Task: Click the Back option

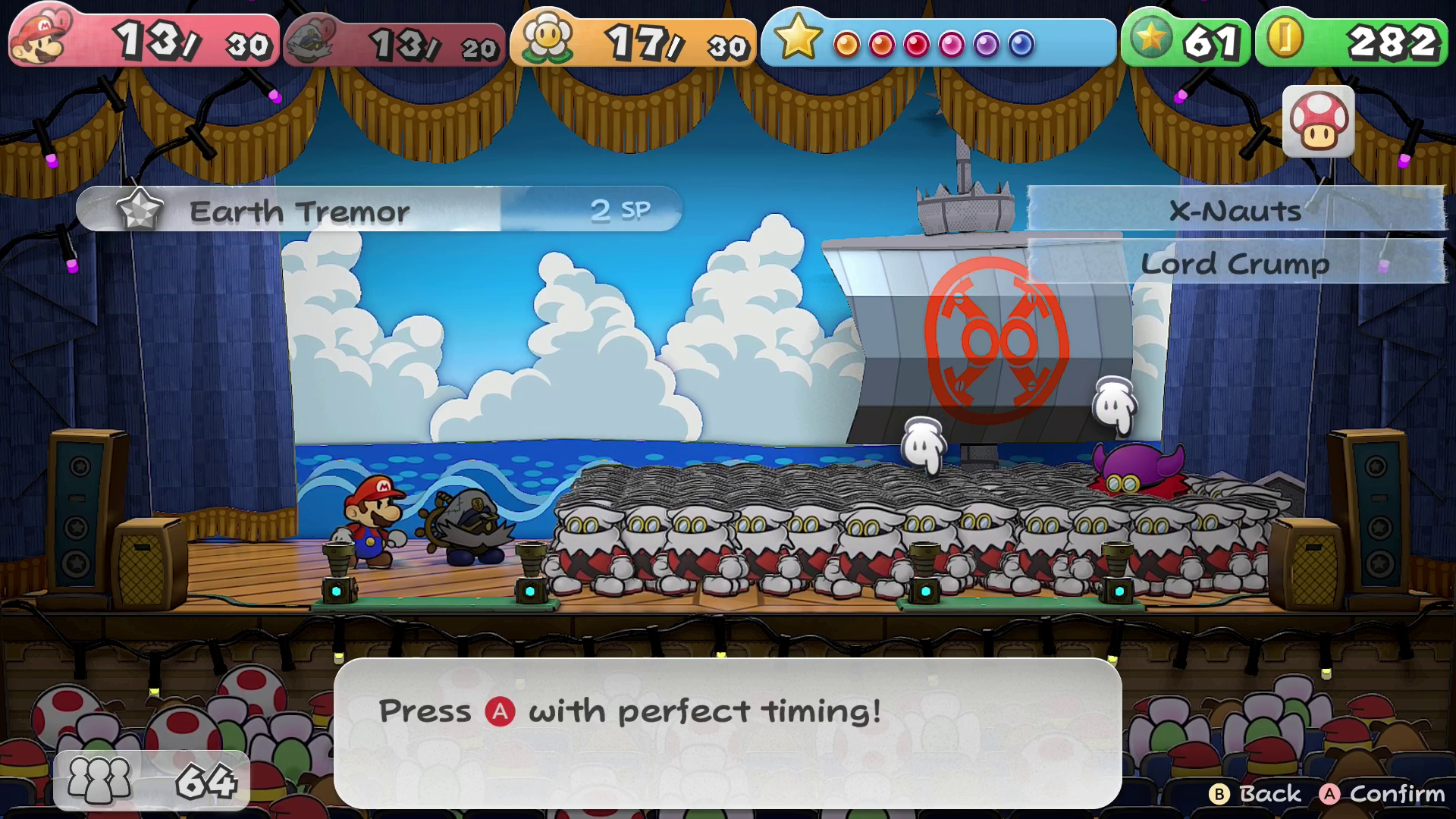Action: pyautogui.click(x=1256, y=793)
